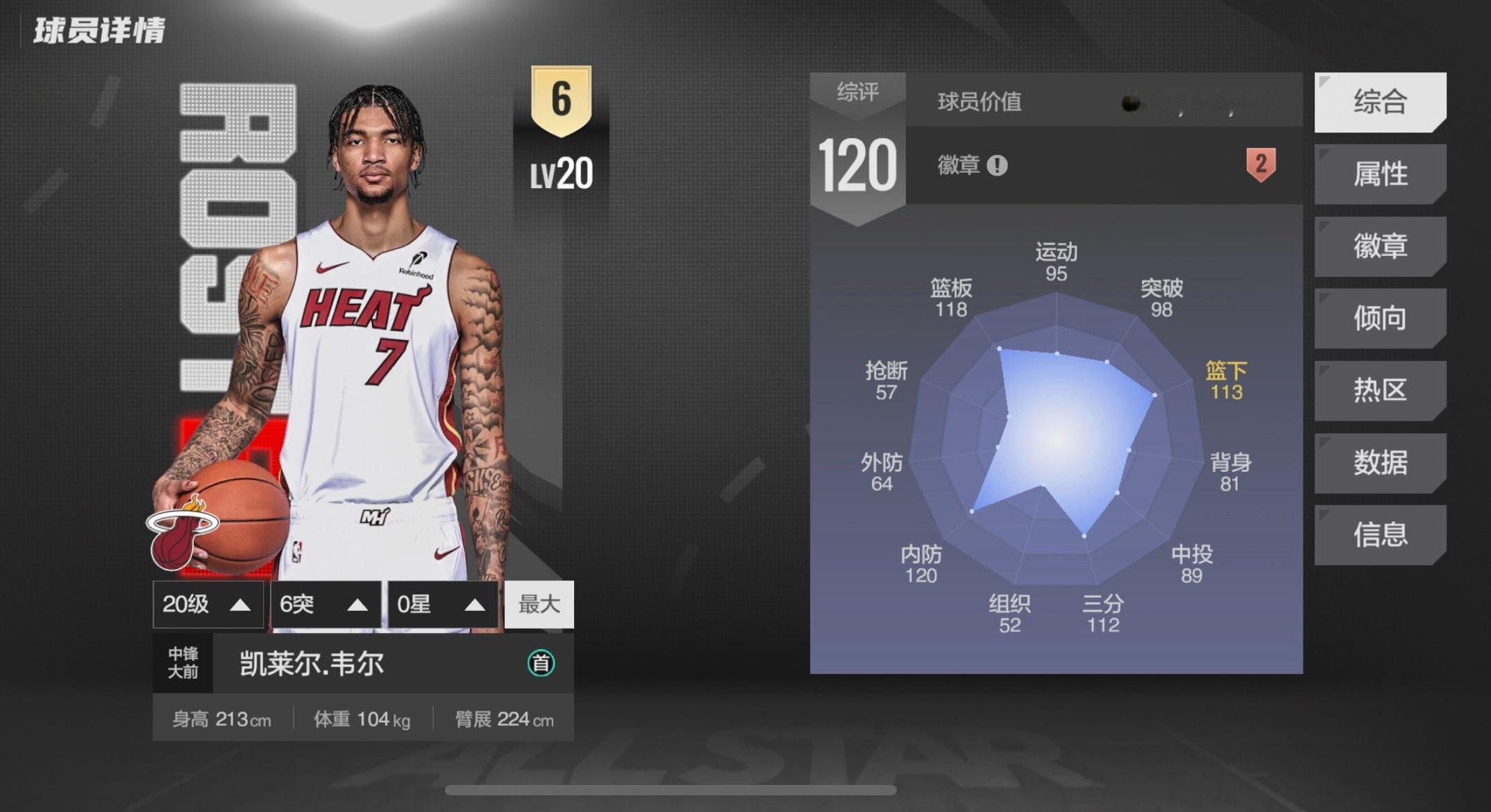Open the 热区 tab
Image resolution: width=1491 pixels, height=812 pixels.
pyautogui.click(x=1379, y=391)
